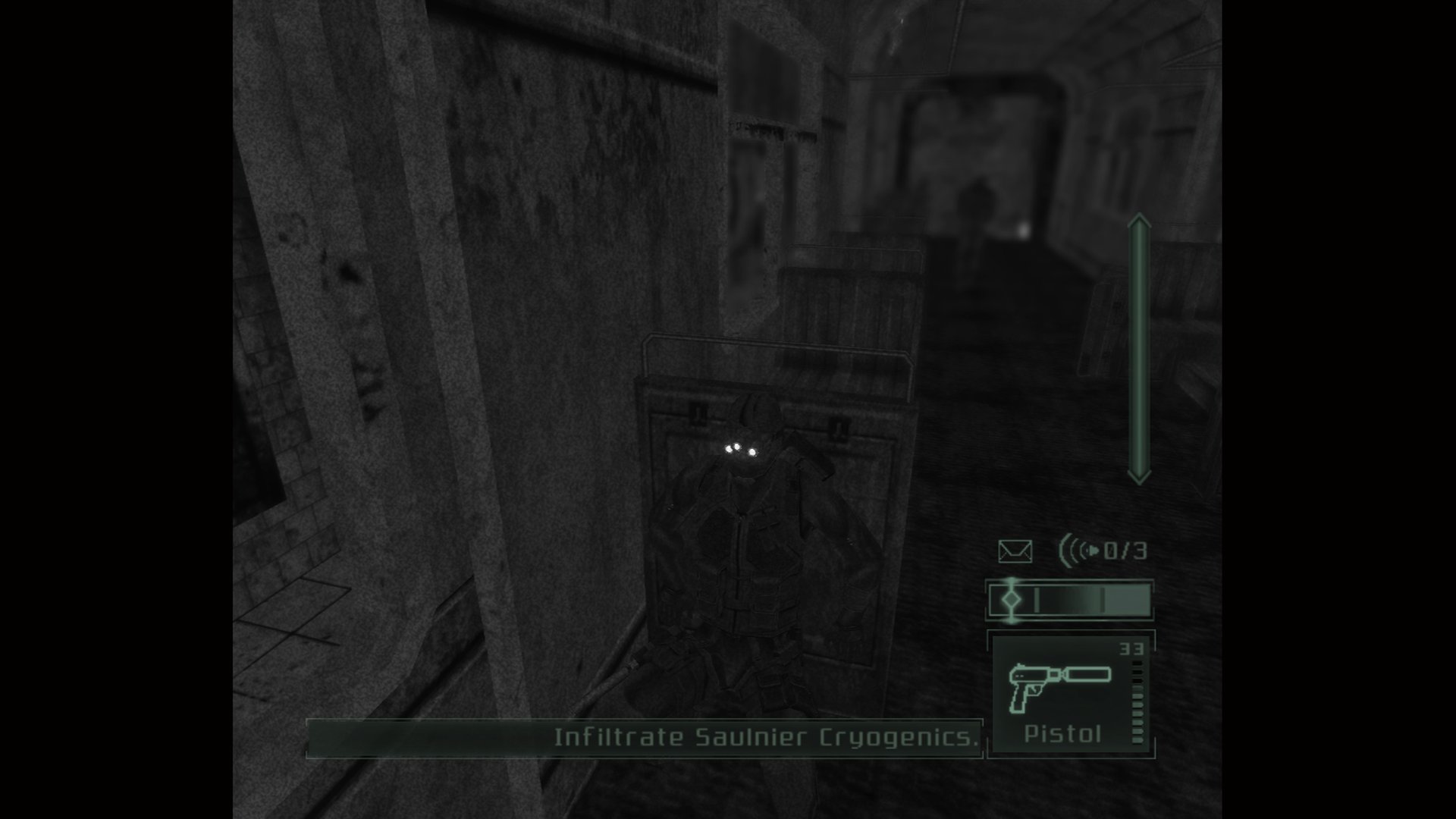Open the envelope message icon
The height and width of the screenshot is (819, 1456).
pyautogui.click(x=1015, y=551)
